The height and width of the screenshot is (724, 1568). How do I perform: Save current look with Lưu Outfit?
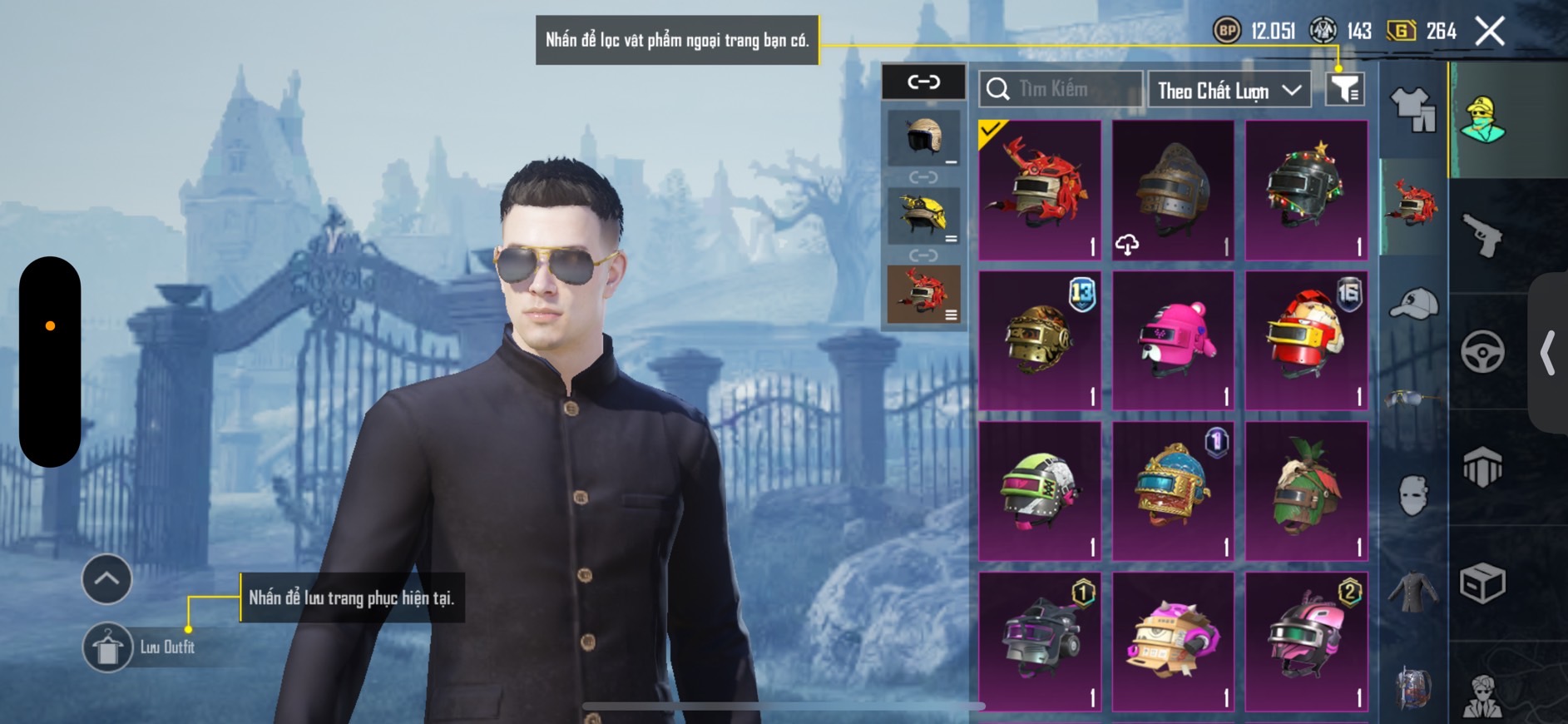[x=108, y=647]
